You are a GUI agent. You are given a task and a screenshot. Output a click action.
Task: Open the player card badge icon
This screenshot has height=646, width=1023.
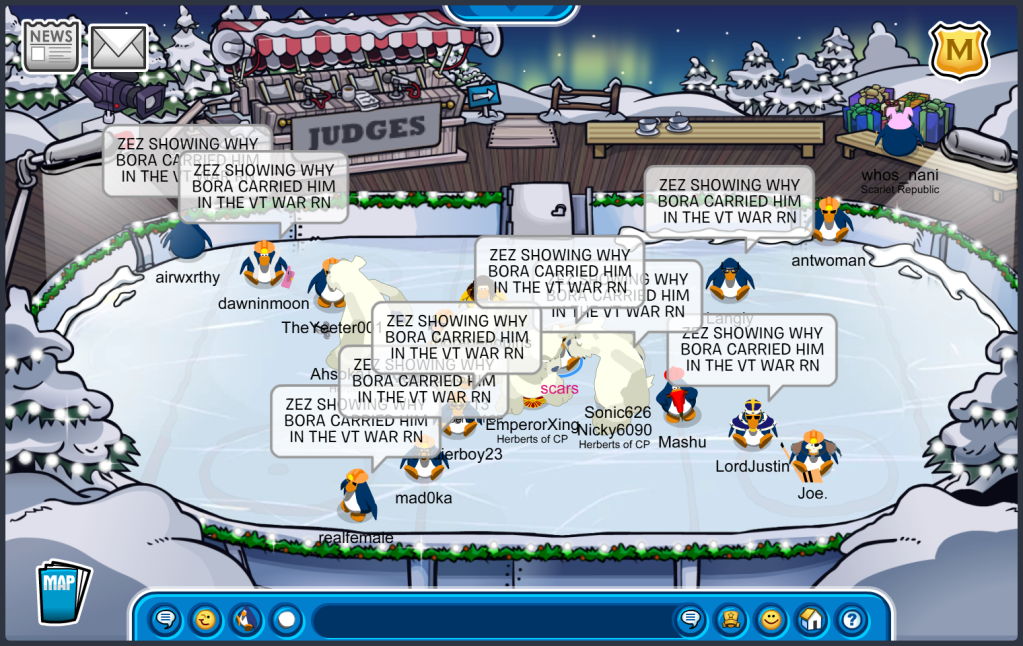point(730,620)
